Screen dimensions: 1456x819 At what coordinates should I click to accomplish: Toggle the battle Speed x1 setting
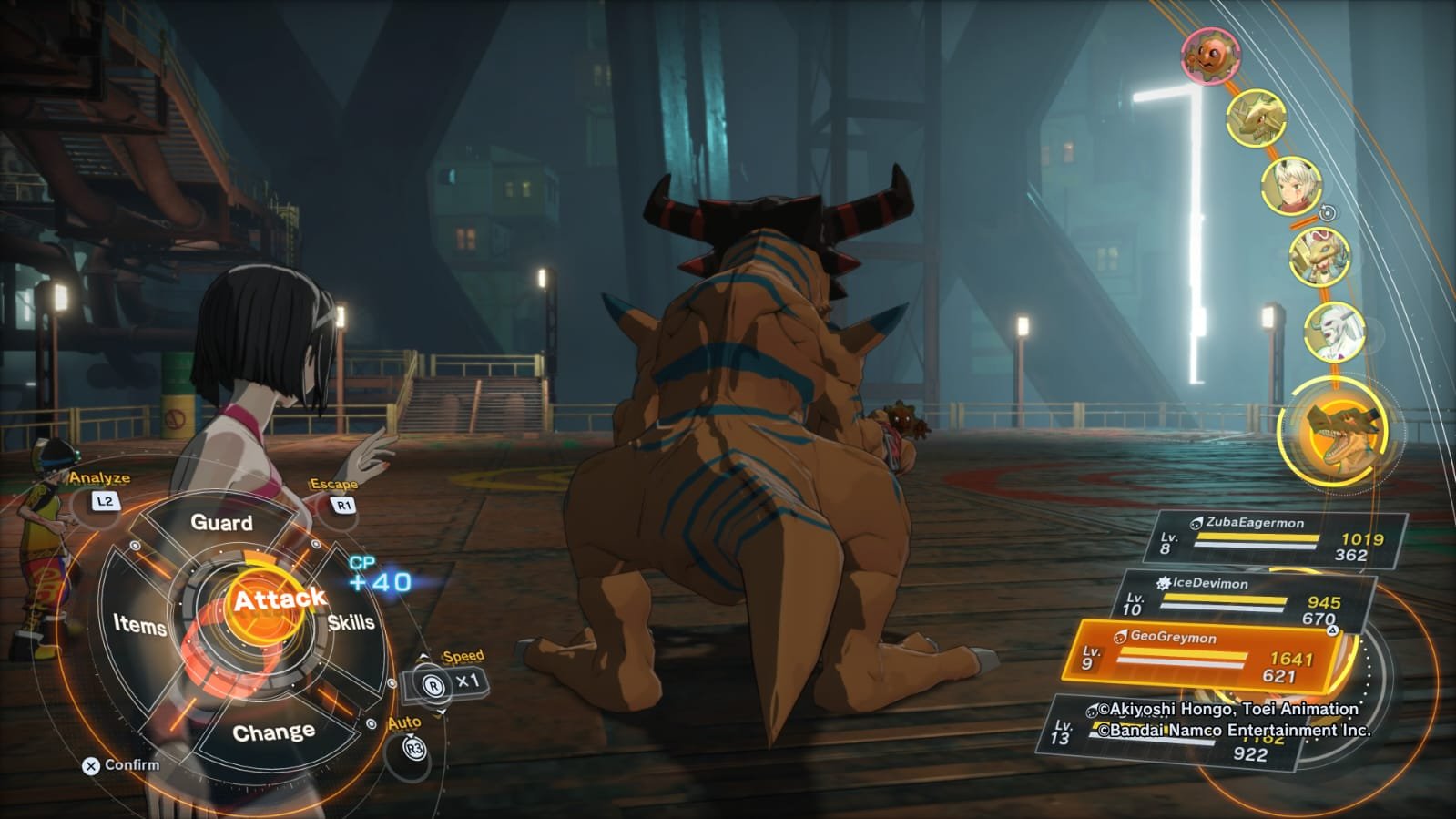pyautogui.click(x=453, y=681)
